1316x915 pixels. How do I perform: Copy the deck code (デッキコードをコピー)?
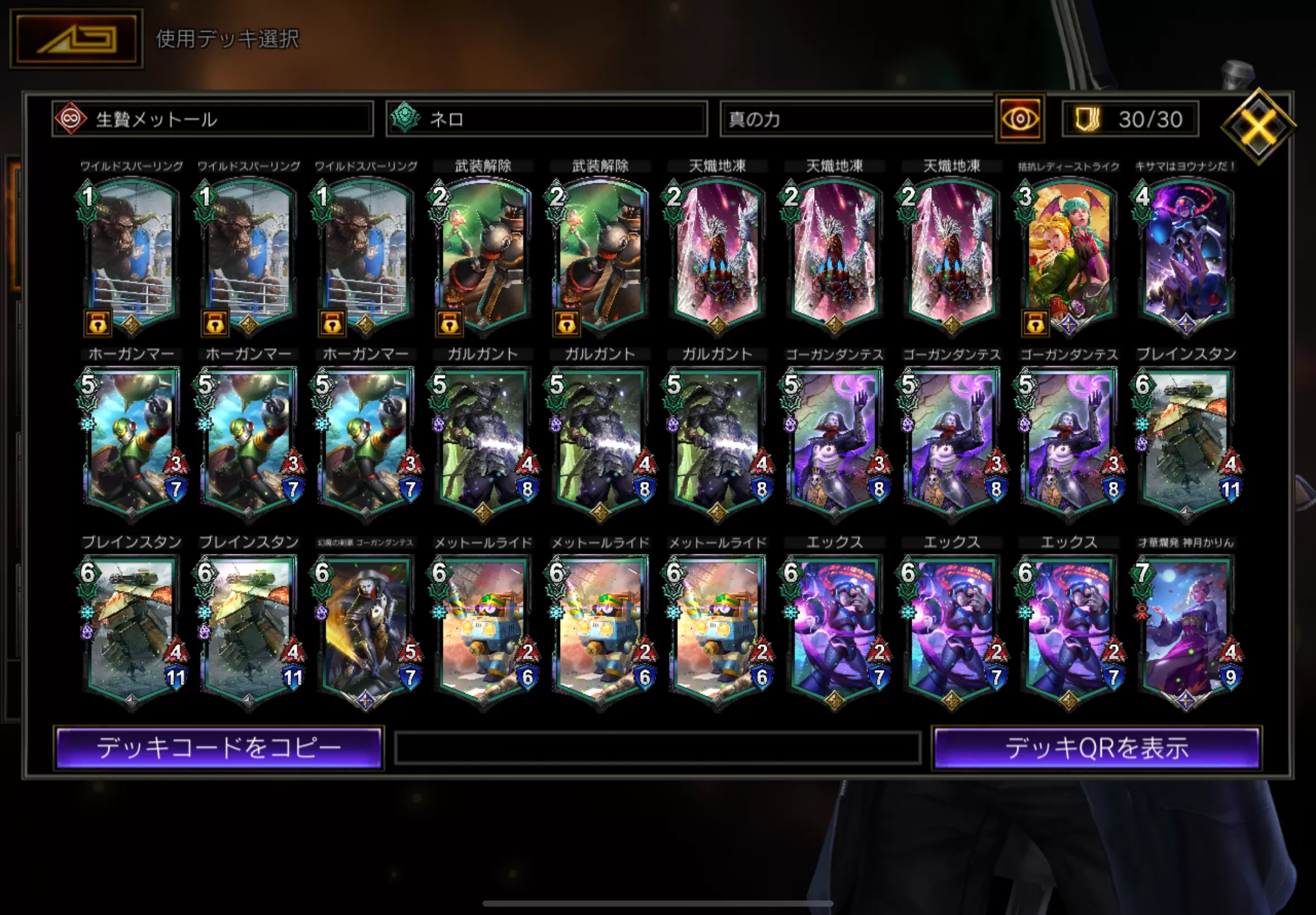(x=219, y=748)
